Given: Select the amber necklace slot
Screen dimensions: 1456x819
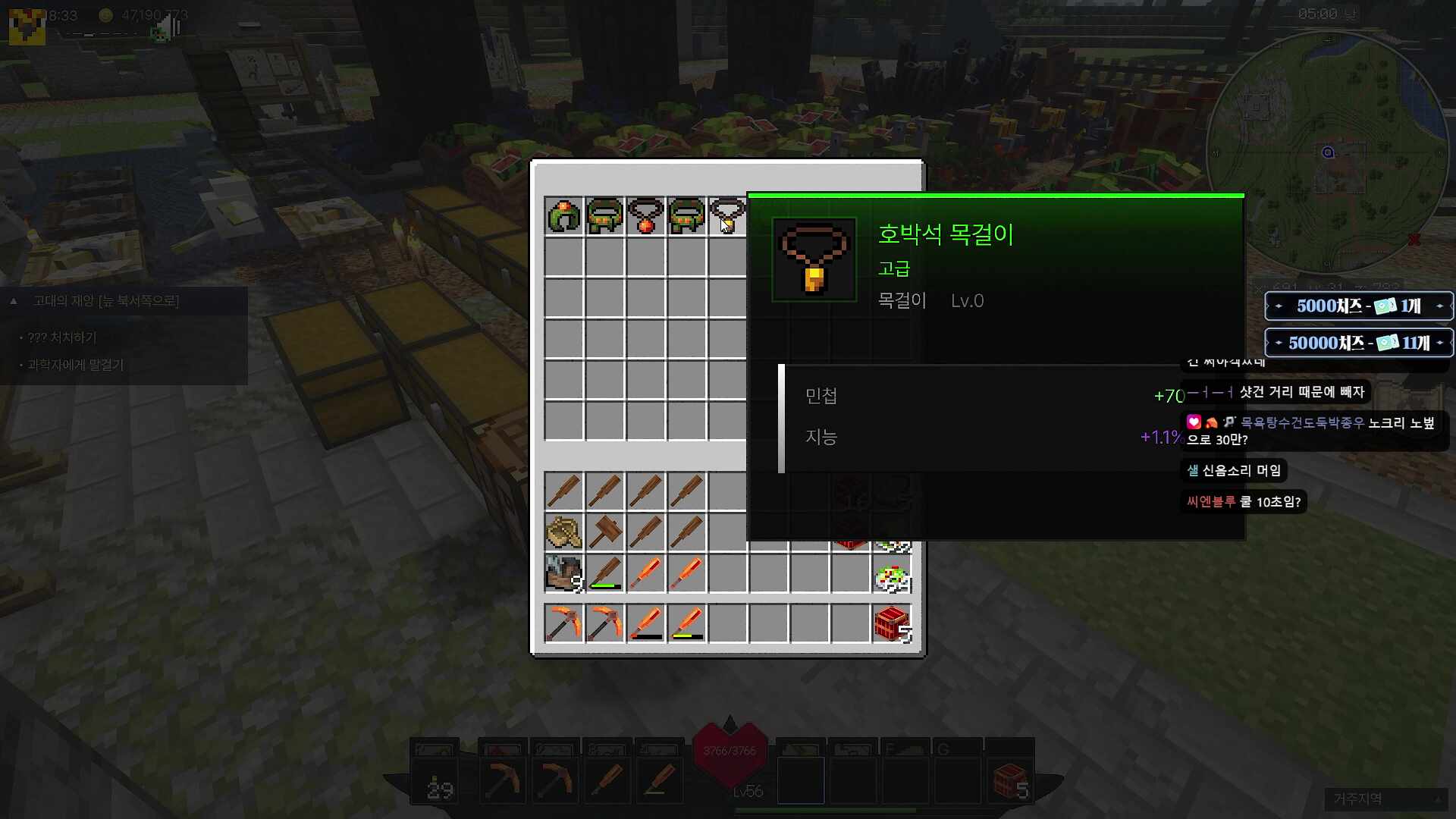Looking at the screenshot, I should pos(727,216).
